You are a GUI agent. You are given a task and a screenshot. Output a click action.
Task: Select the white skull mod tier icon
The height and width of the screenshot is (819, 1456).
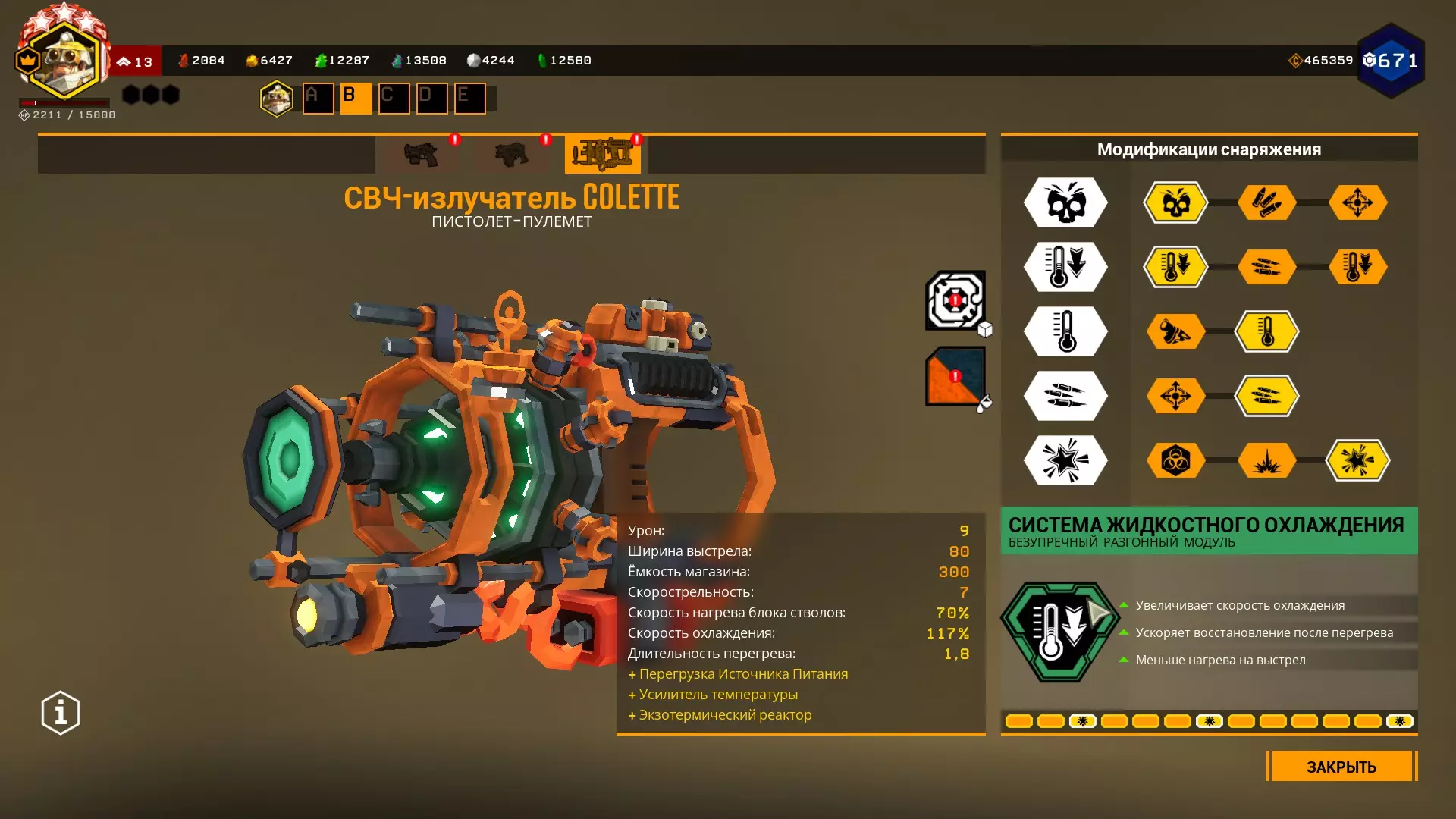coord(1065,202)
